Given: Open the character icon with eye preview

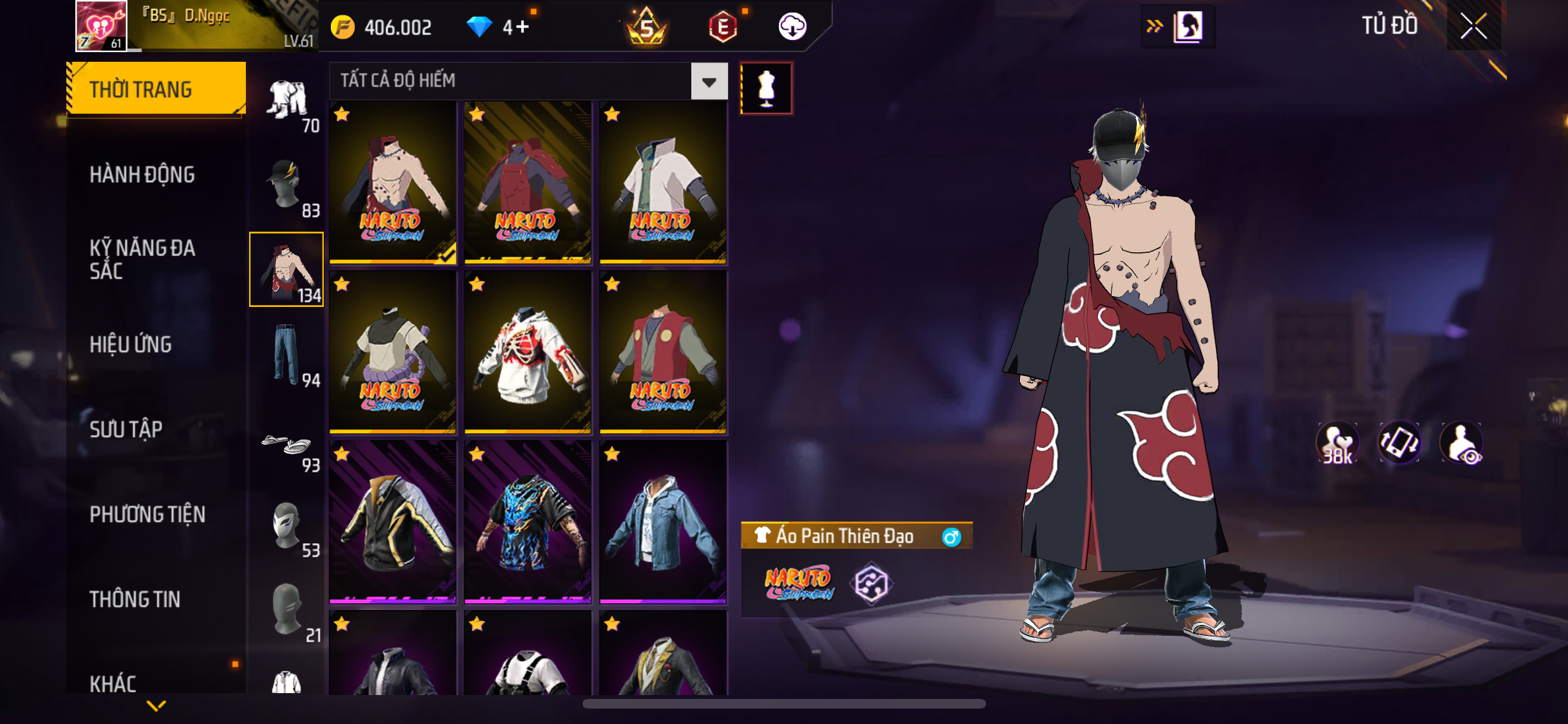Looking at the screenshot, I should (1462, 443).
